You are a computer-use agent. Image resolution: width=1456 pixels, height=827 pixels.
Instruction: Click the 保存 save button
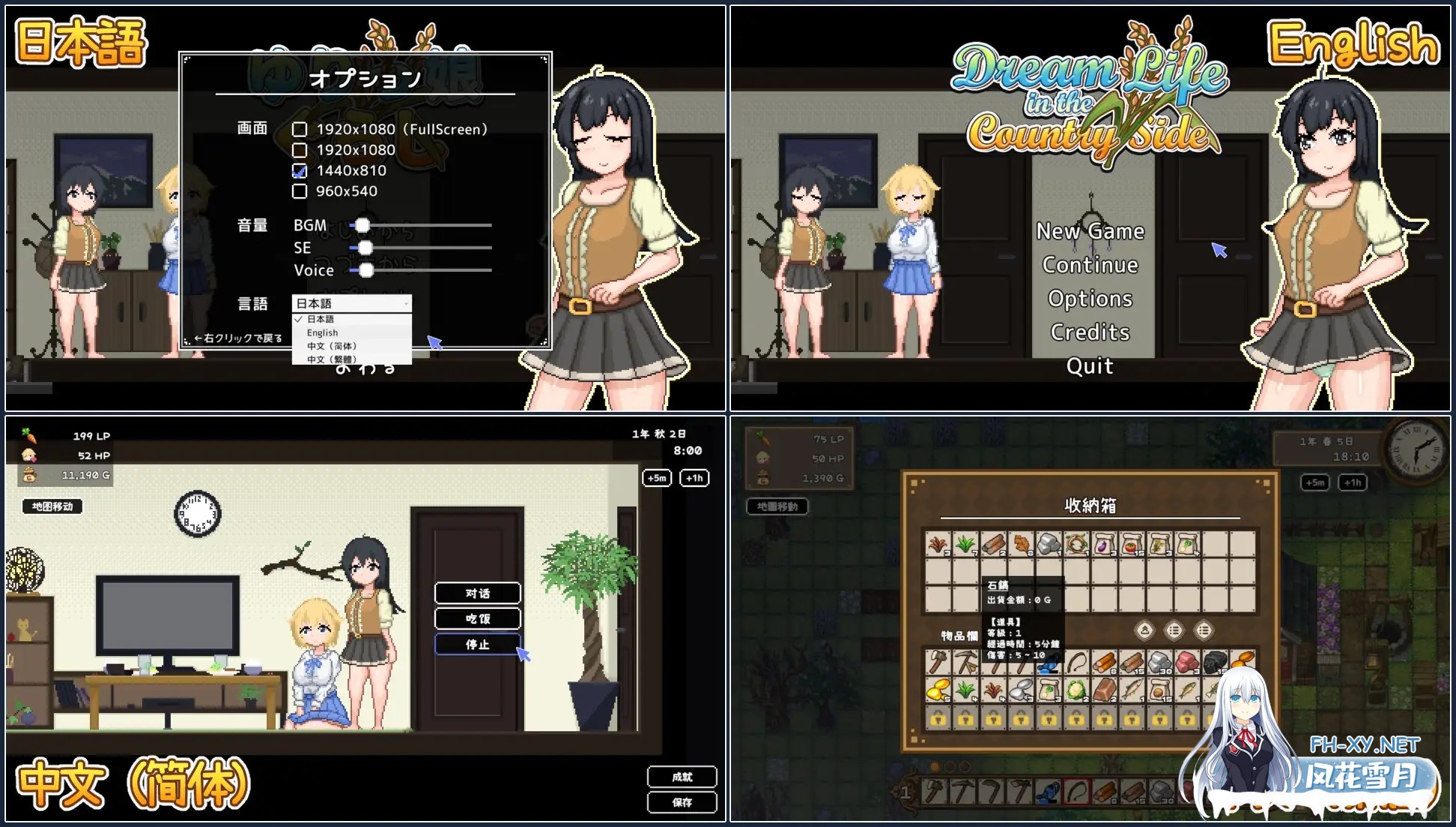682,802
